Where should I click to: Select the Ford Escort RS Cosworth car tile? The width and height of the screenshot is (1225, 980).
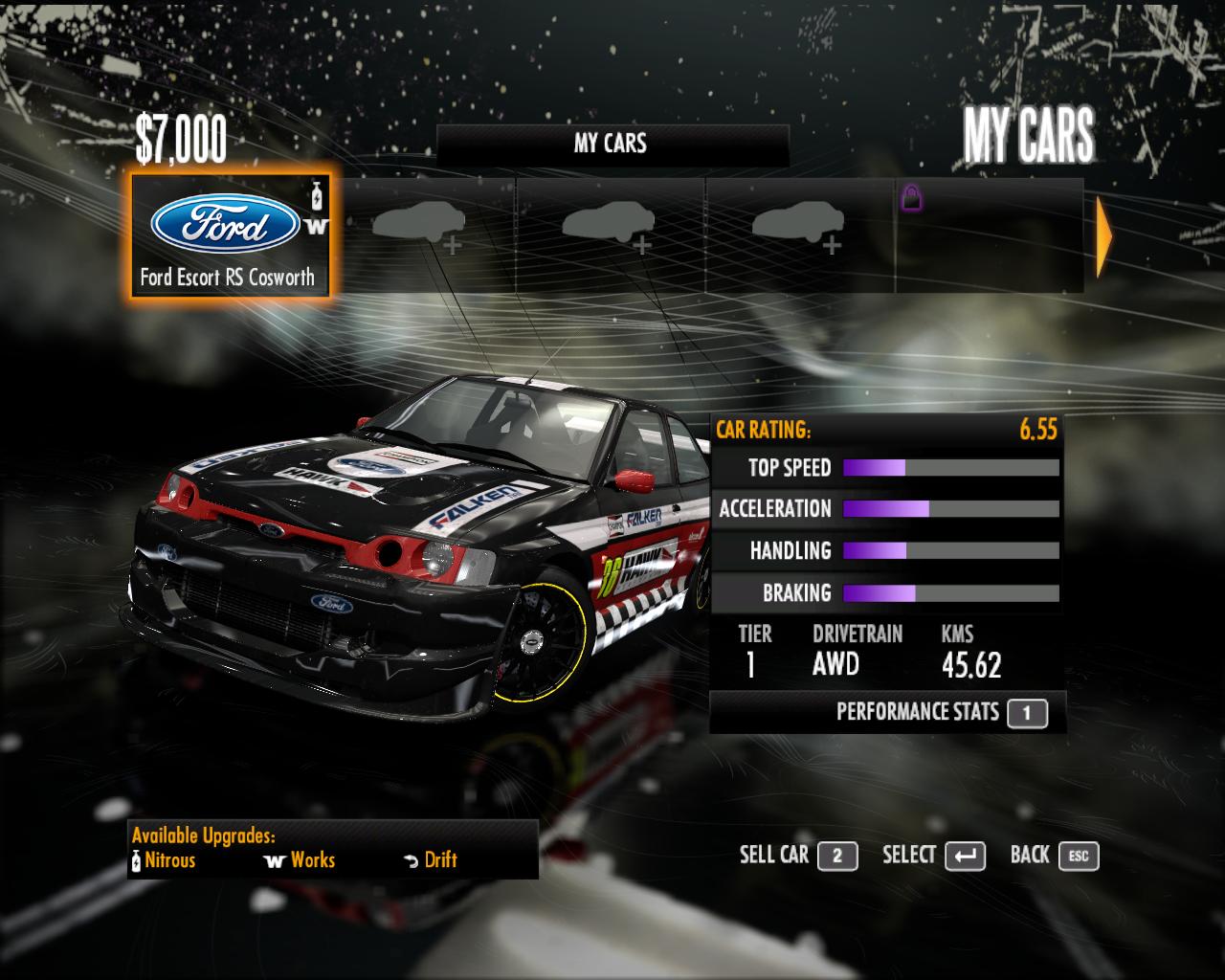coord(230,235)
